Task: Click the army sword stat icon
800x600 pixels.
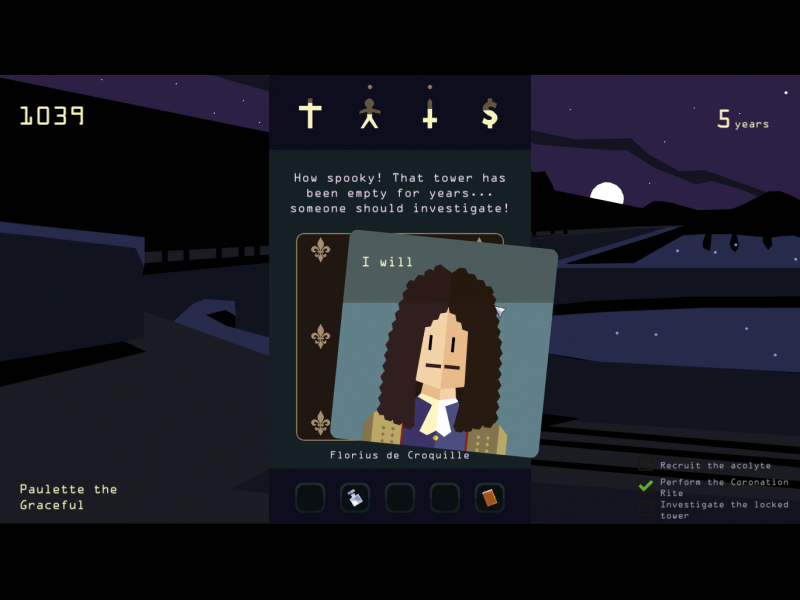Action: tap(430, 114)
